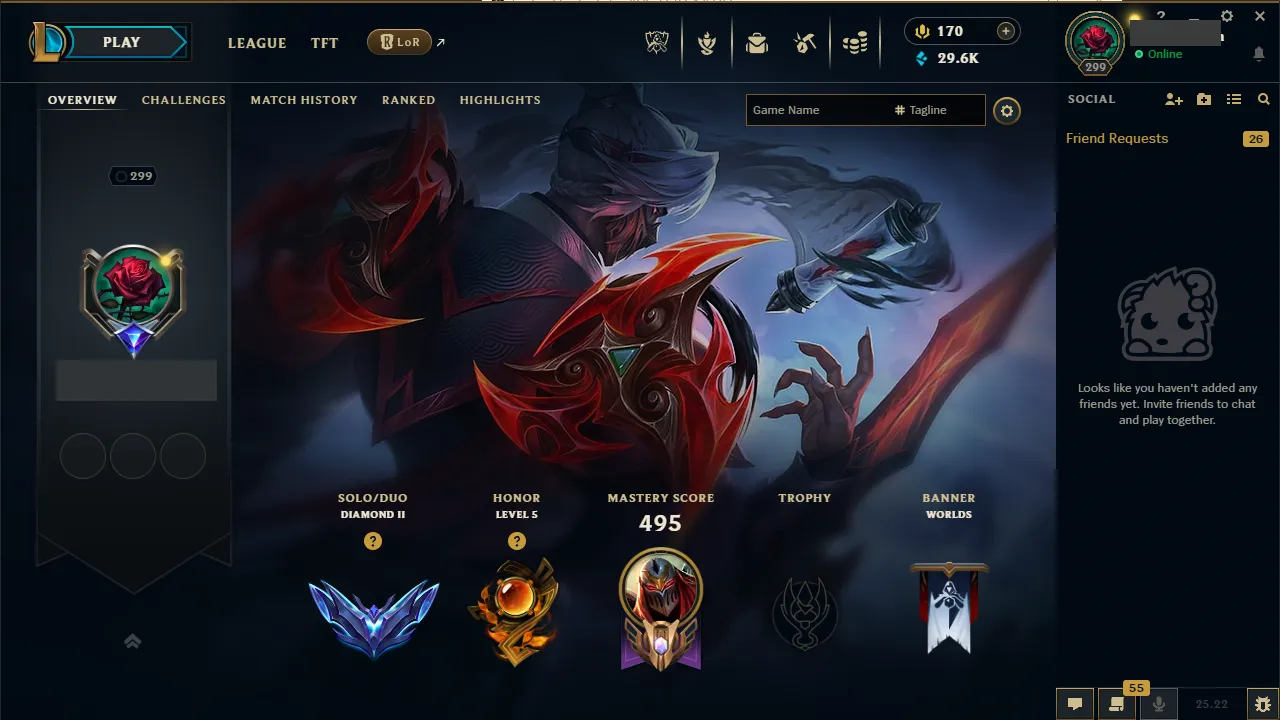Screen dimensions: 1280x720
Task: Click the PLAY button
Action: (x=121, y=42)
